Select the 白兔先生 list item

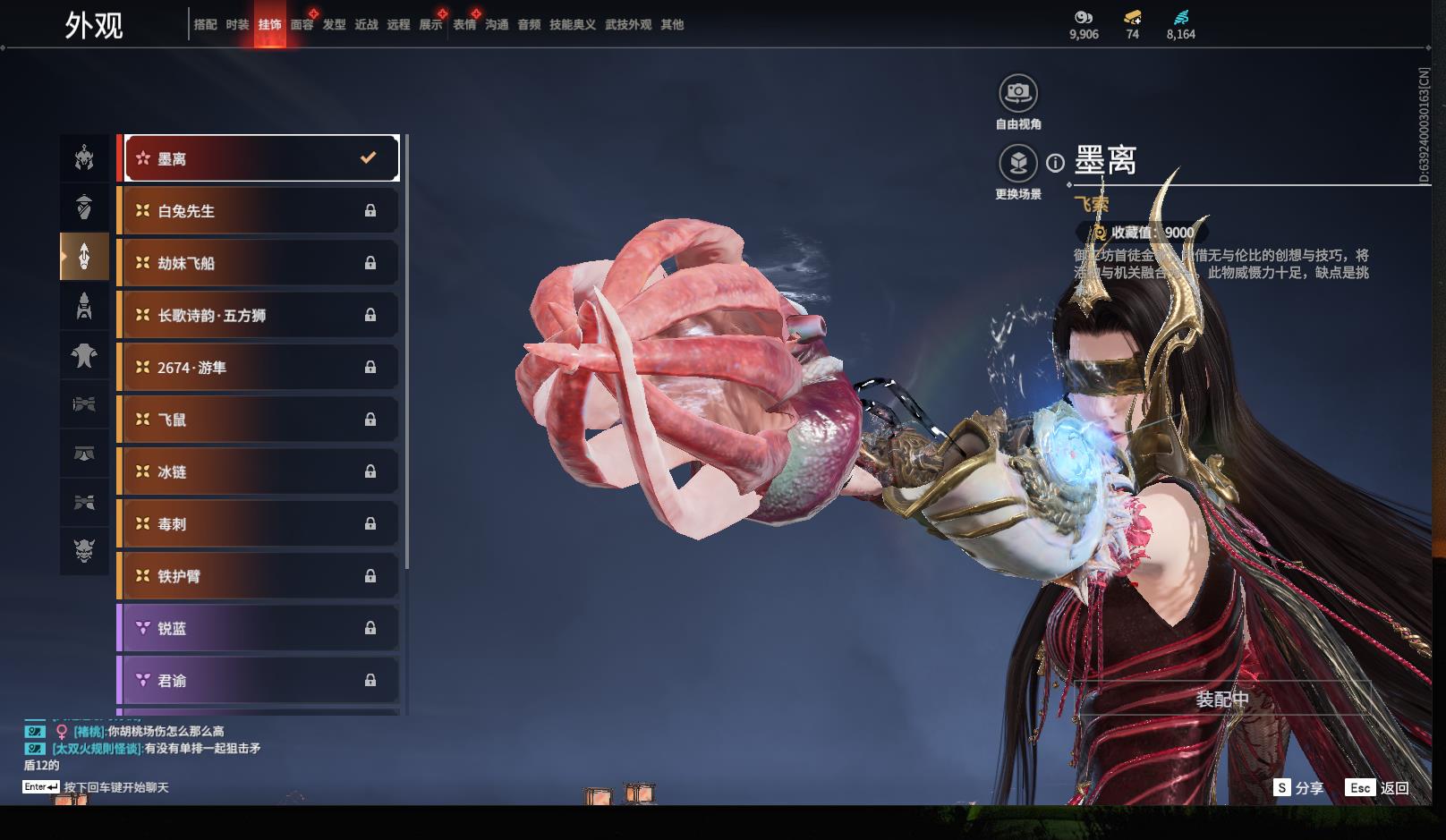coord(259,211)
